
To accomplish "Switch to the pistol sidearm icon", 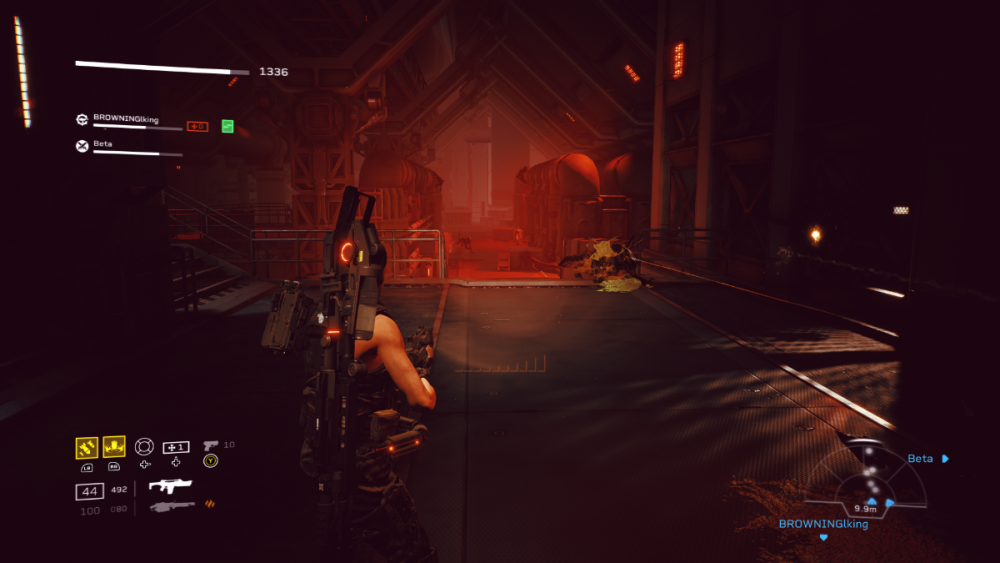I will pos(210,445).
